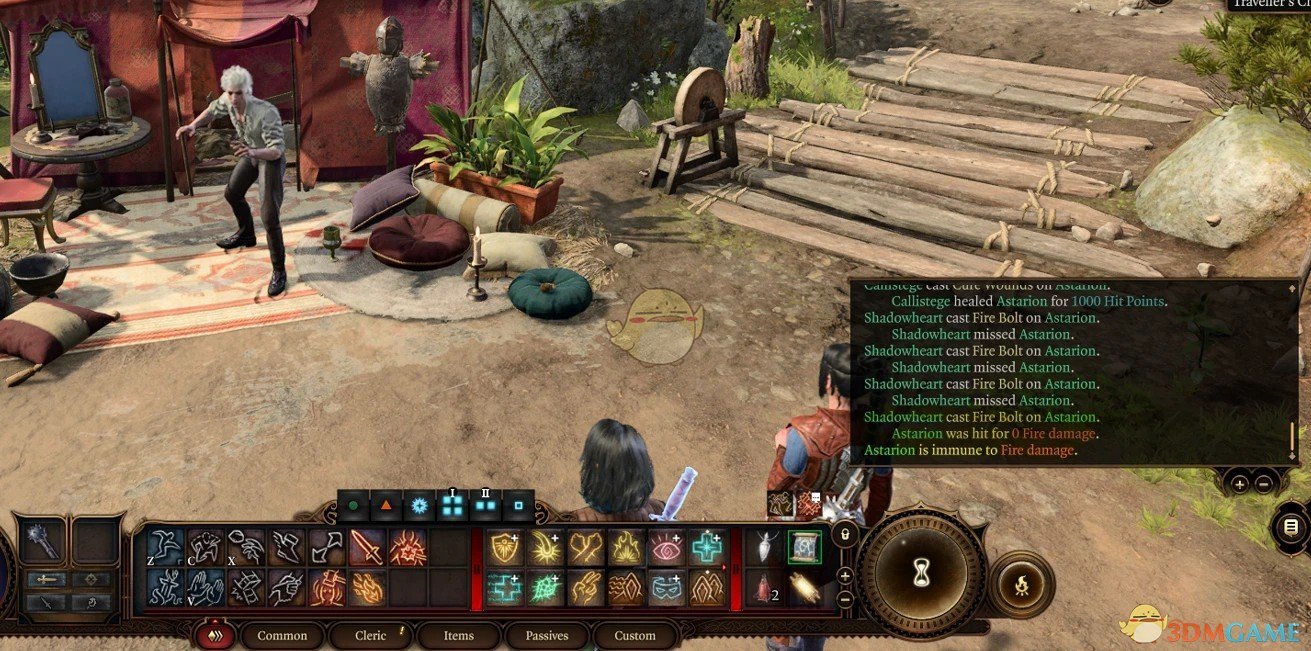This screenshot has width=1311, height=651.
Task: Activate the Jump ability icon
Action: [x=166, y=548]
